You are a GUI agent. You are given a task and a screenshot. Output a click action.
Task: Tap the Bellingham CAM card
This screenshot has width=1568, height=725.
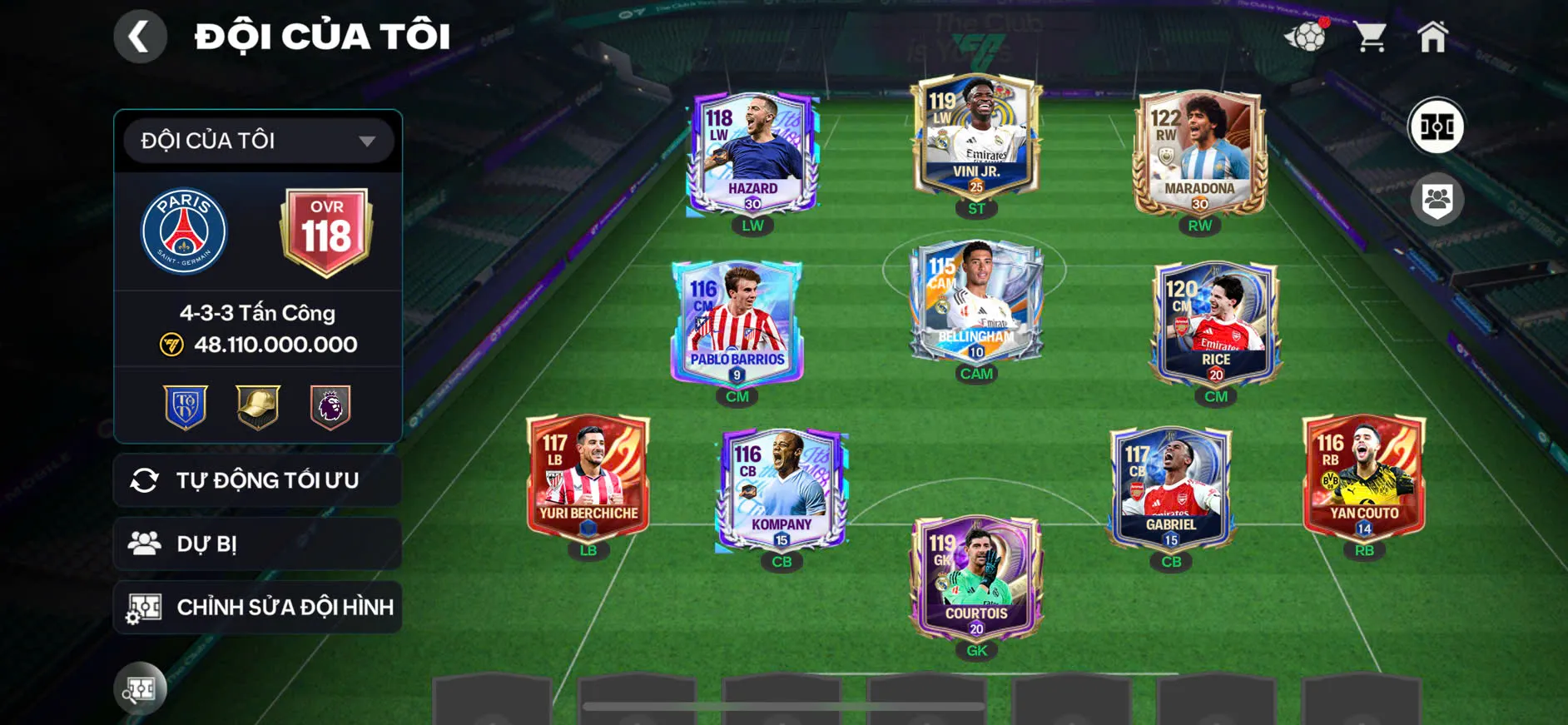coord(976,301)
